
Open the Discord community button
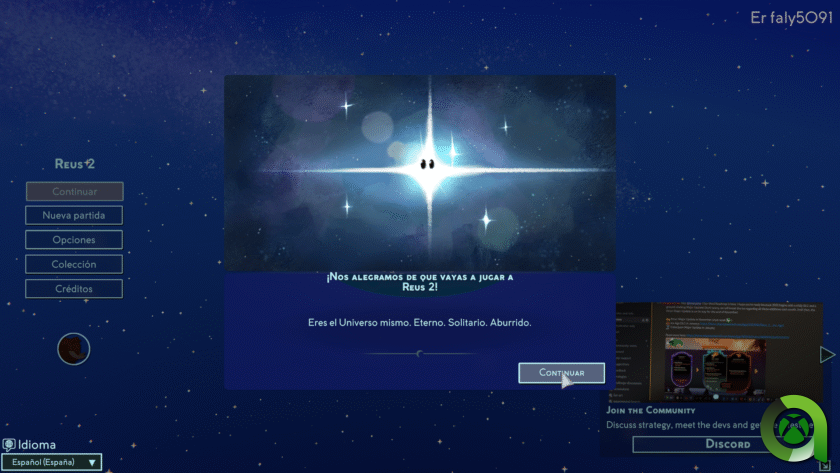(700, 444)
